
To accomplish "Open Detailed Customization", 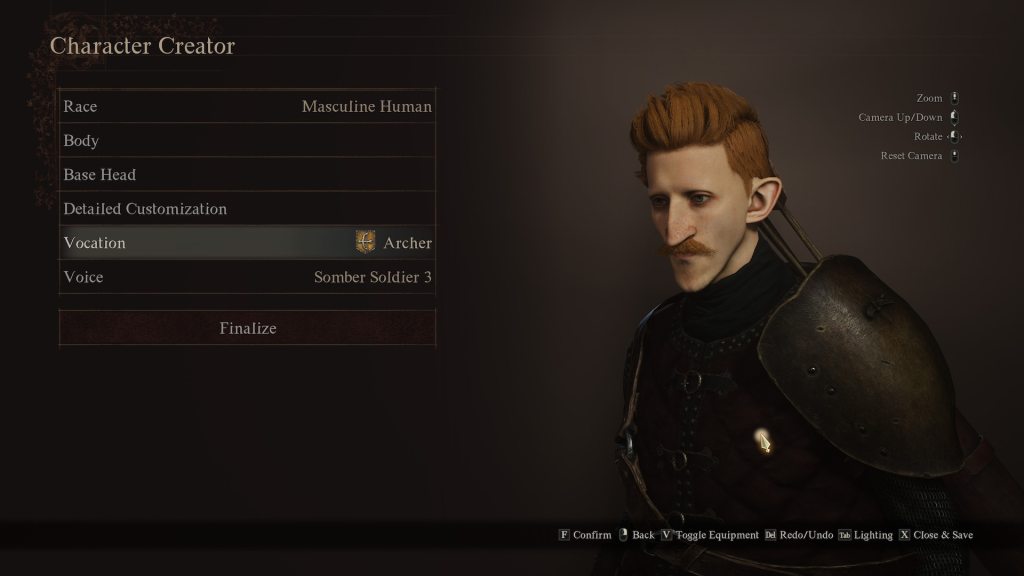I will point(247,208).
